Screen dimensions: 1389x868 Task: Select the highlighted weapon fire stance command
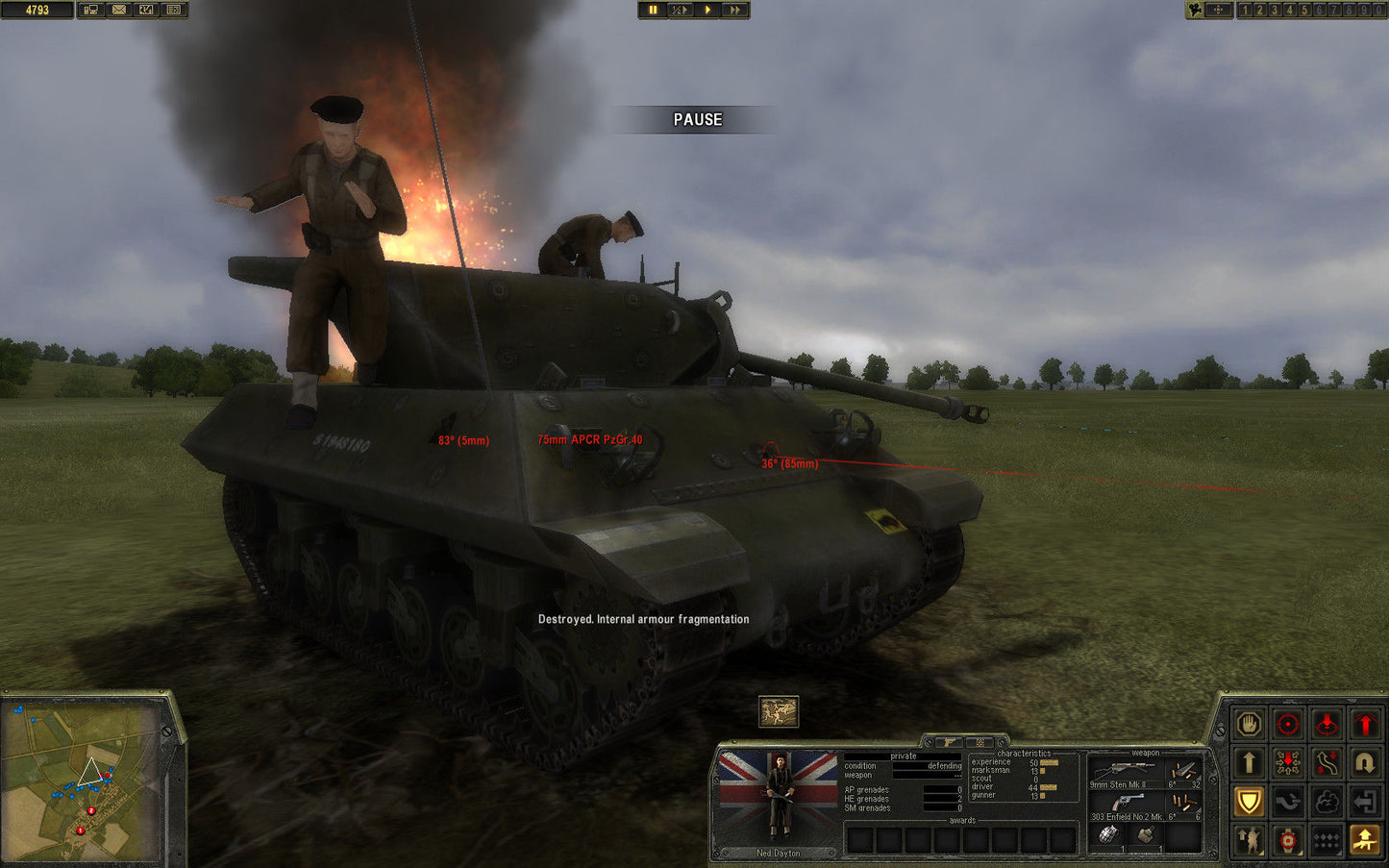[x=1365, y=841]
